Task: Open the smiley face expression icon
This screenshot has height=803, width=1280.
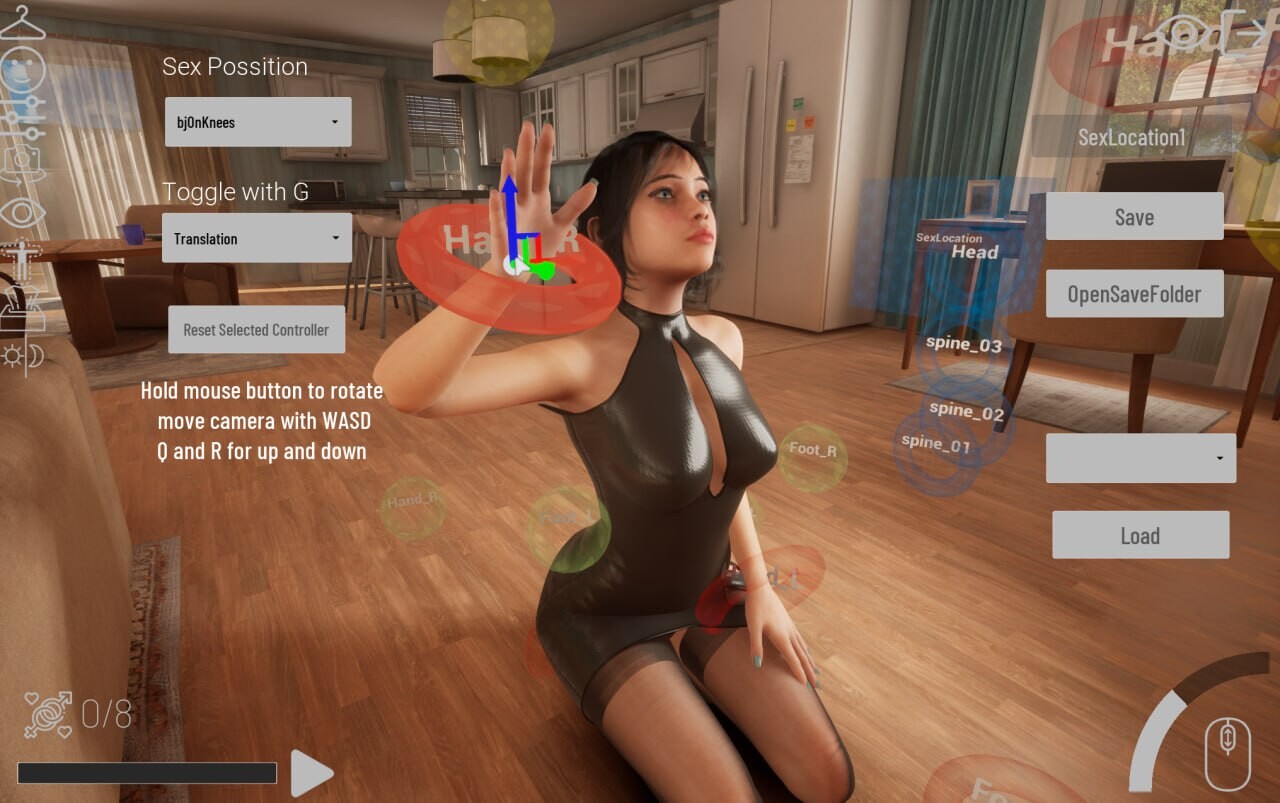Action: [x=22, y=70]
